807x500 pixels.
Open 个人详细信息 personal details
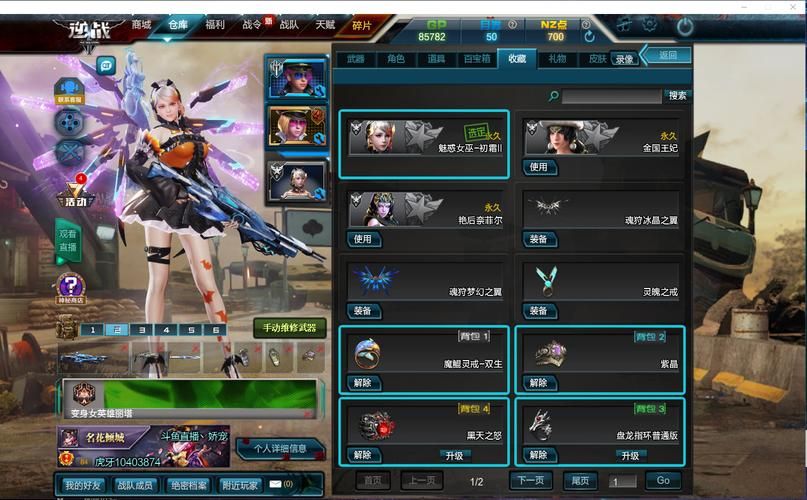279,449
